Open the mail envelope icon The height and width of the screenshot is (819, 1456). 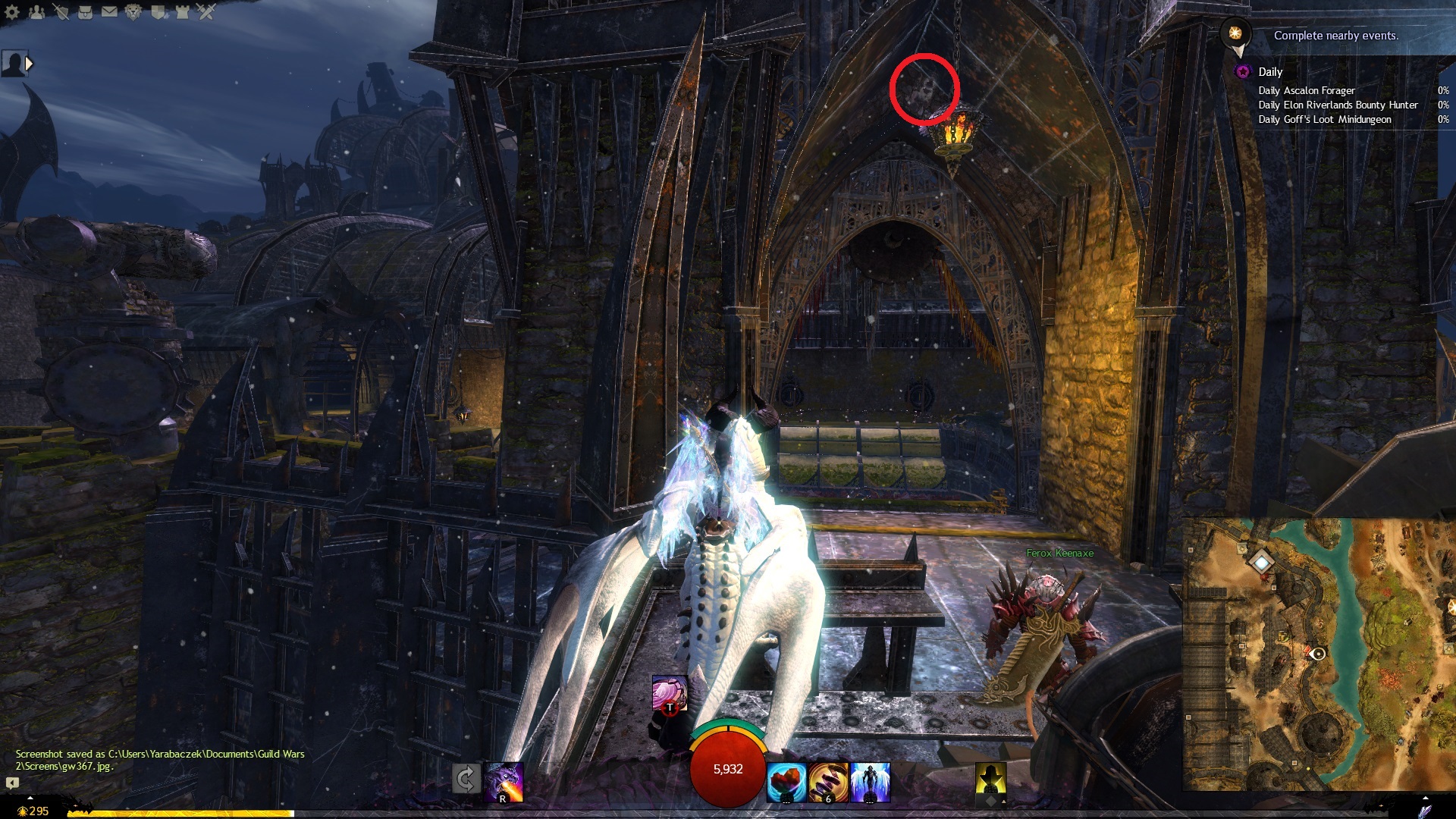pos(109,12)
